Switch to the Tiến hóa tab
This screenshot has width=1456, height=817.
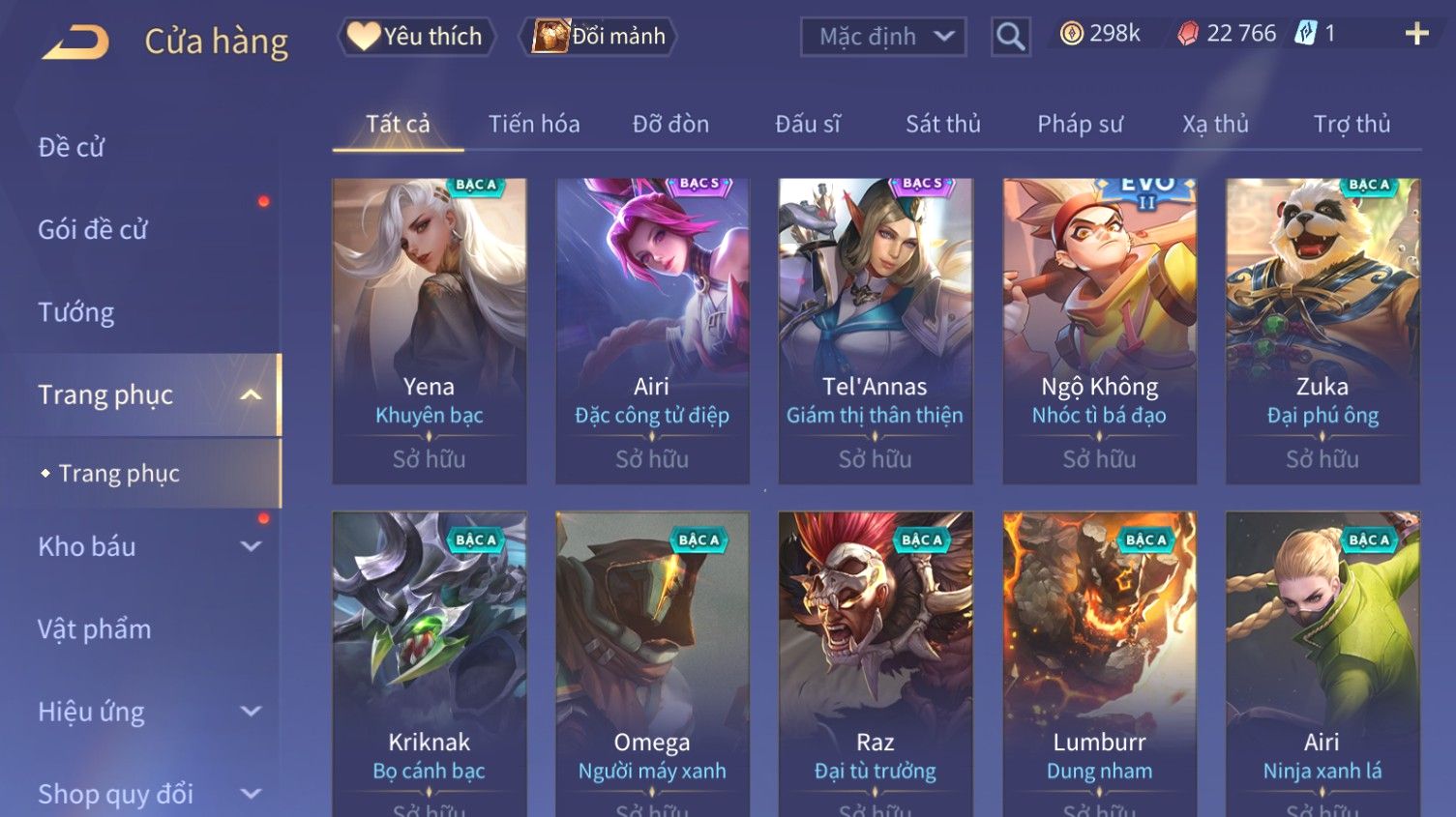[x=534, y=124]
